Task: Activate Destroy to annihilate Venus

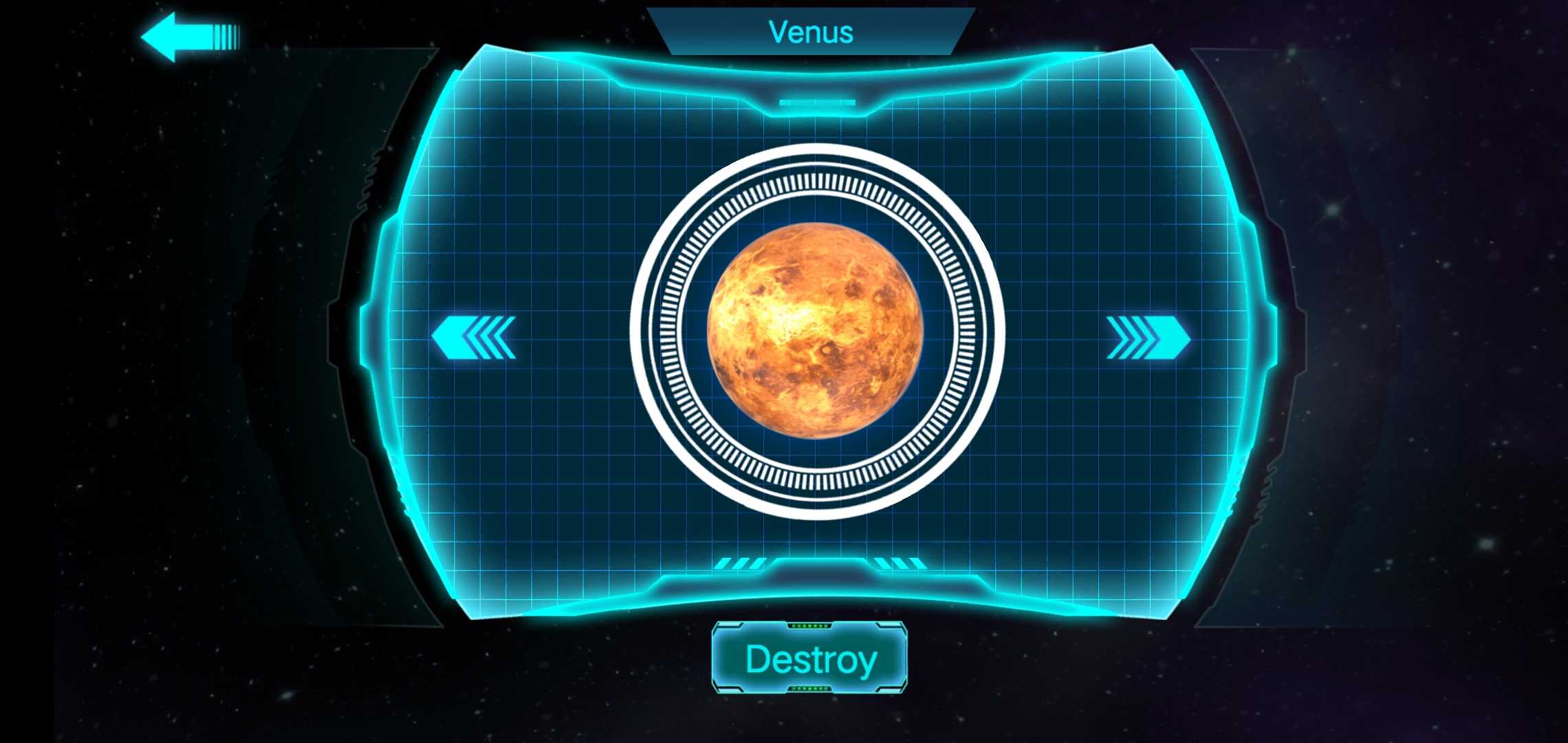Action: click(809, 659)
